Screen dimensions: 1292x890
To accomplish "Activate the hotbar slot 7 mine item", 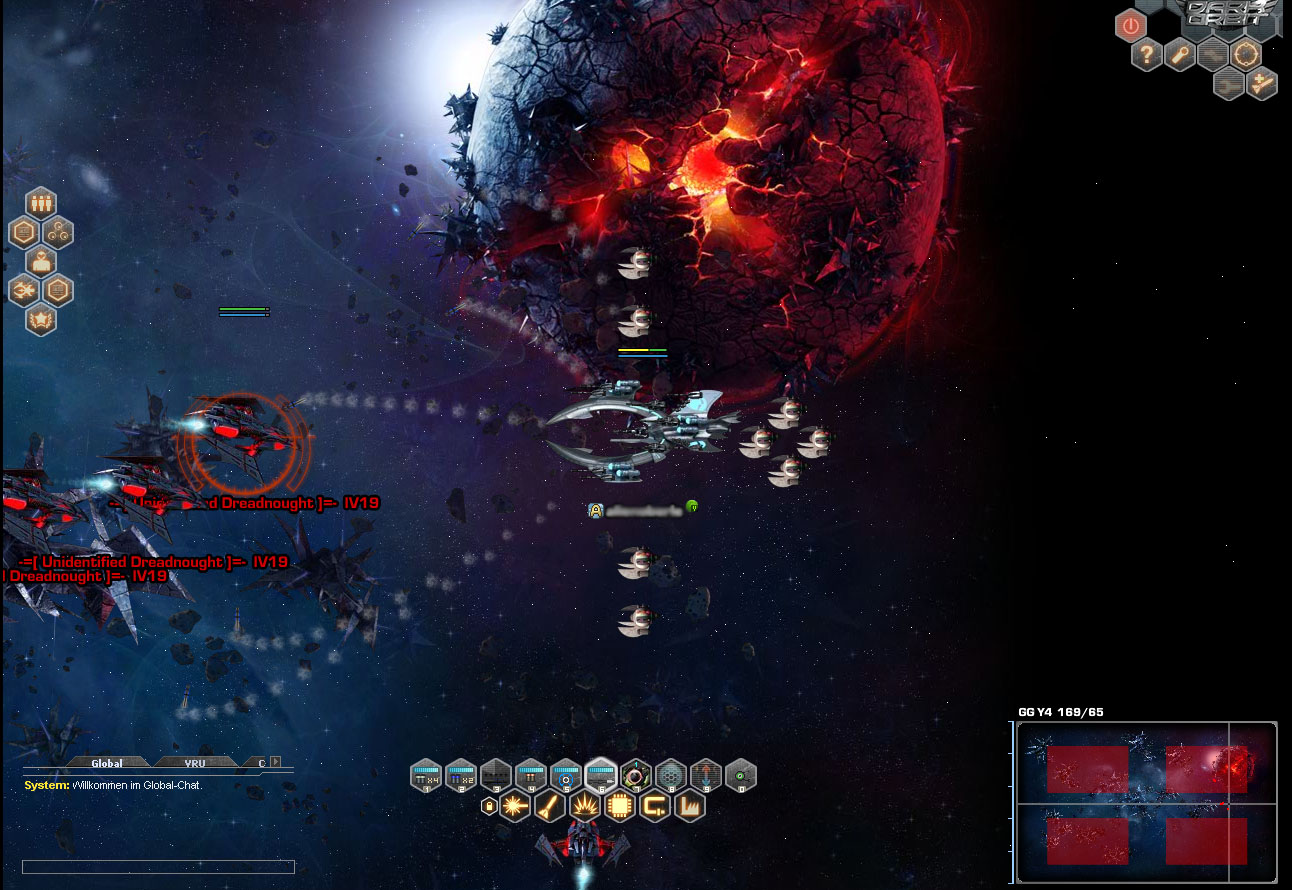I will [636, 775].
